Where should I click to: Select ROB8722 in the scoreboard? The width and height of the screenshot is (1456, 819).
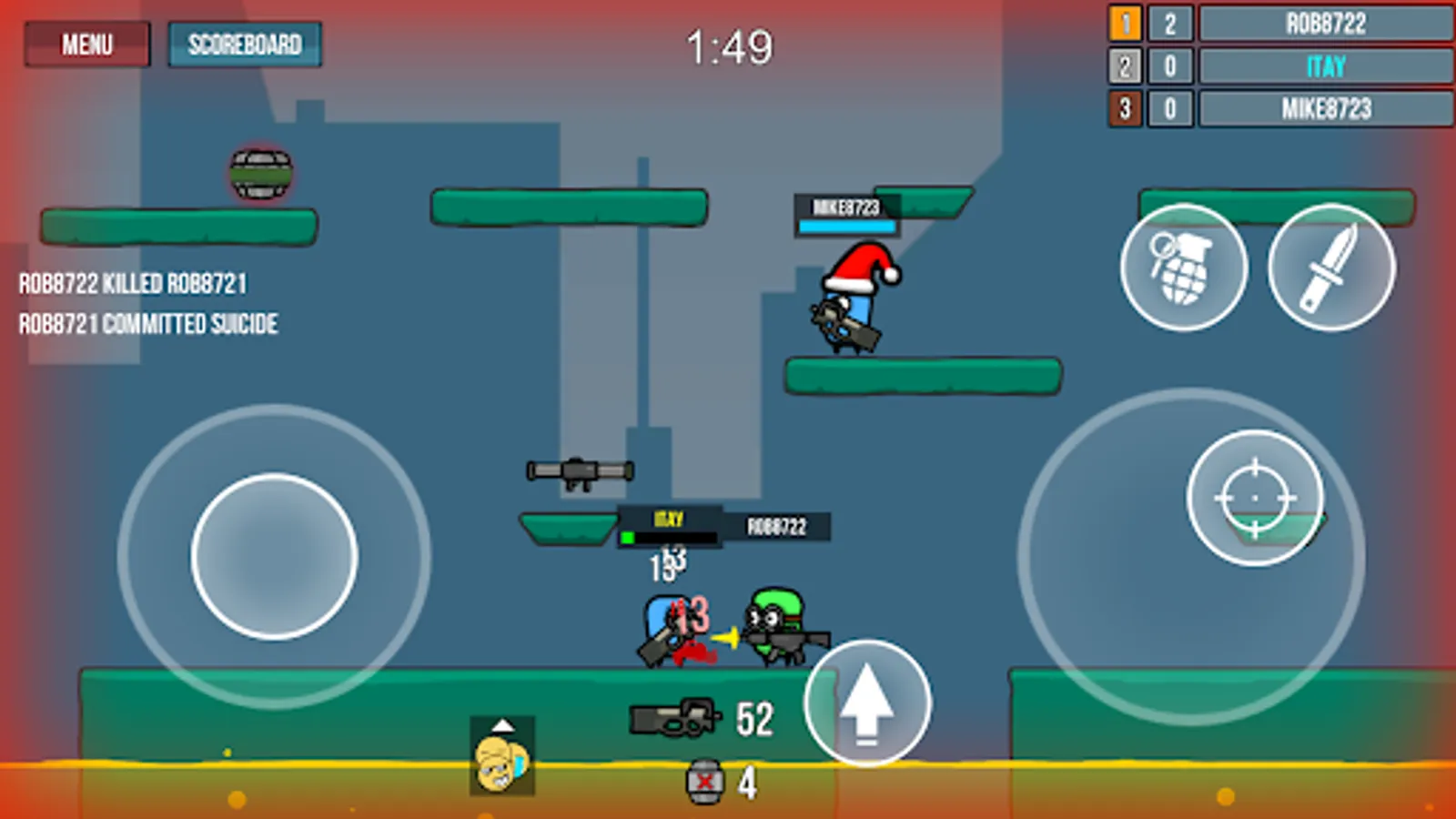pos(1324,24)
